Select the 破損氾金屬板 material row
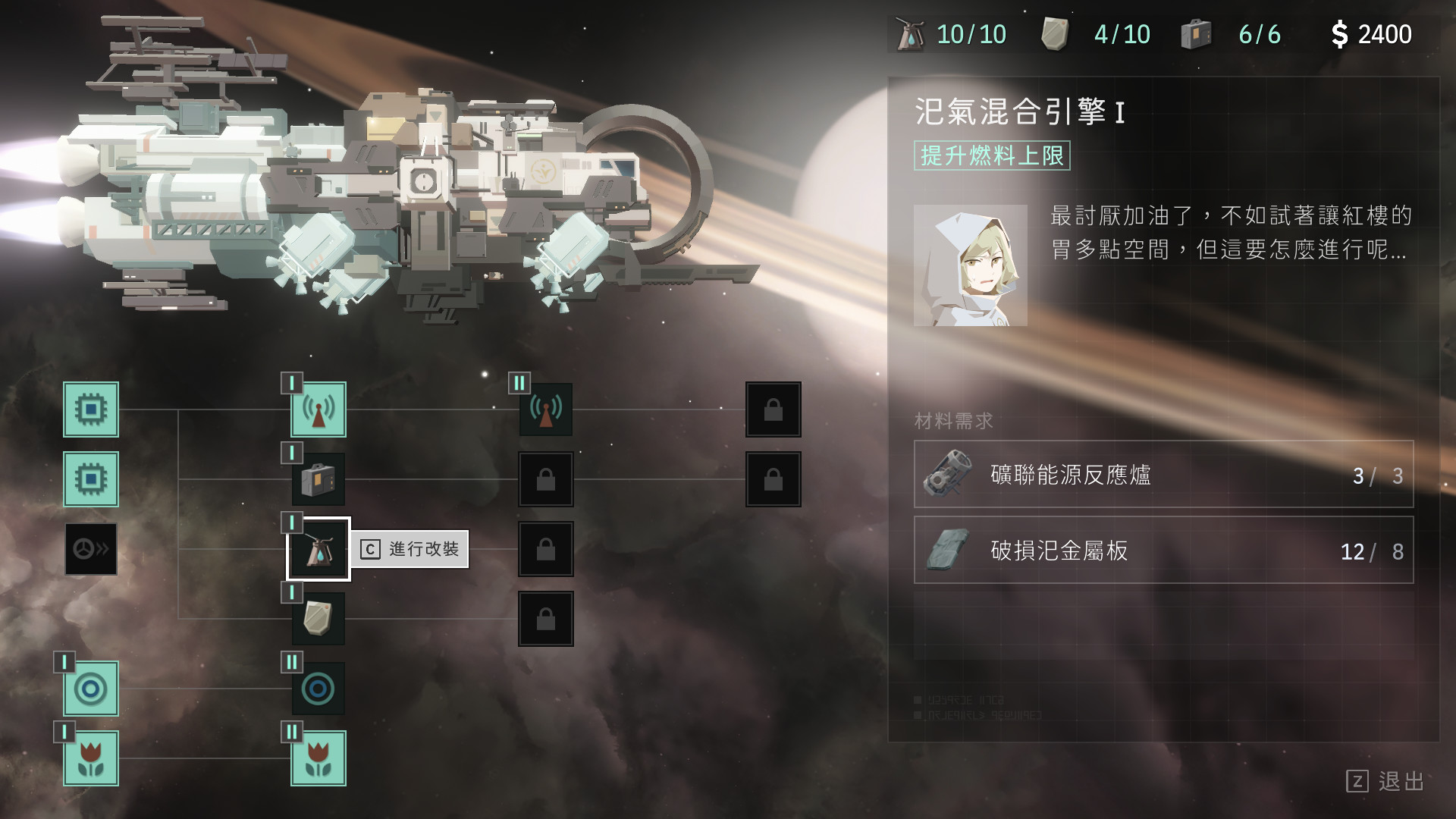This screenshot has height=819, width=1456. [1163, 551]
